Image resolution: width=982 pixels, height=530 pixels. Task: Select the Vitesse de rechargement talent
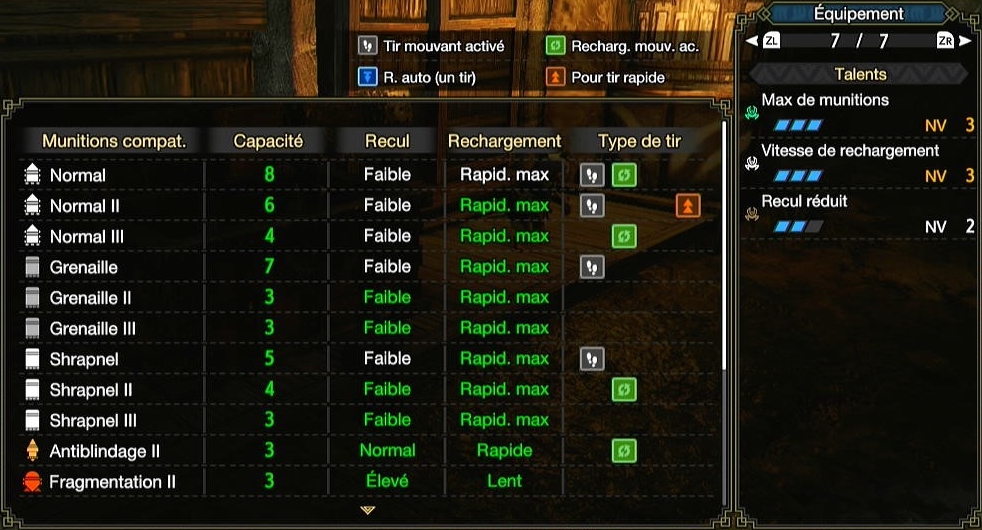click(850, 151)
